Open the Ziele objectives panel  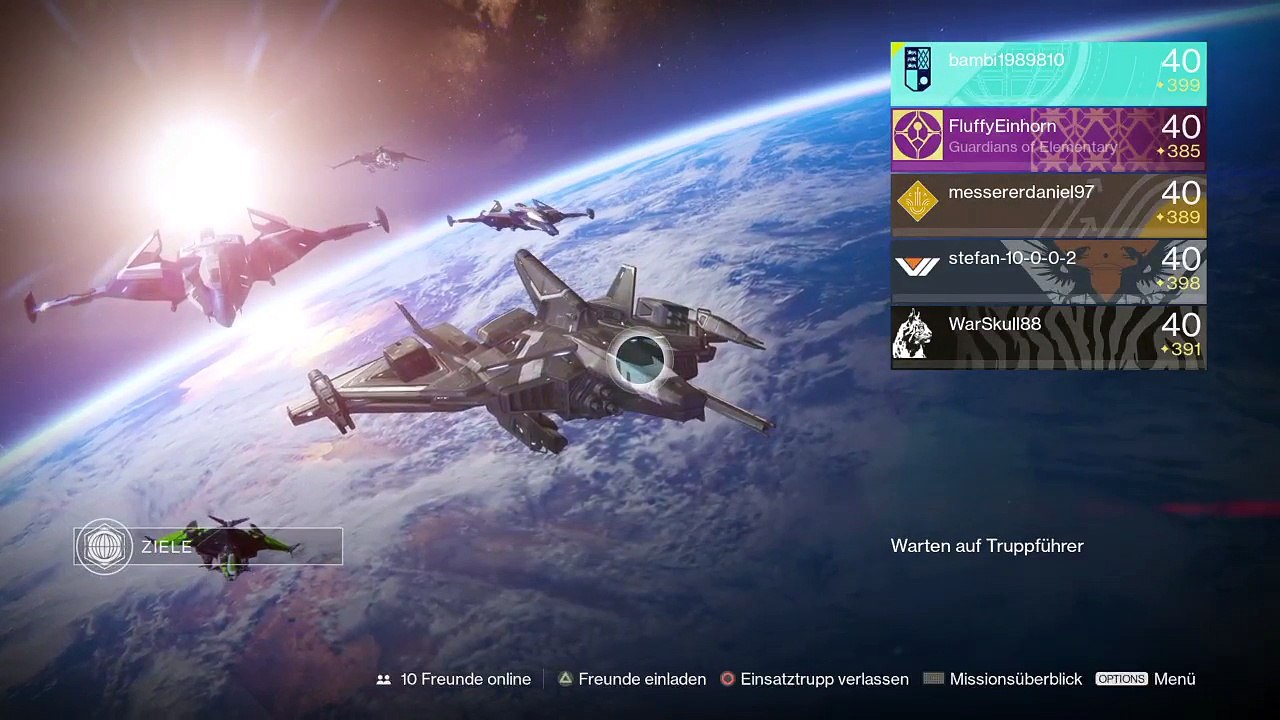click(x=208, y=547)
